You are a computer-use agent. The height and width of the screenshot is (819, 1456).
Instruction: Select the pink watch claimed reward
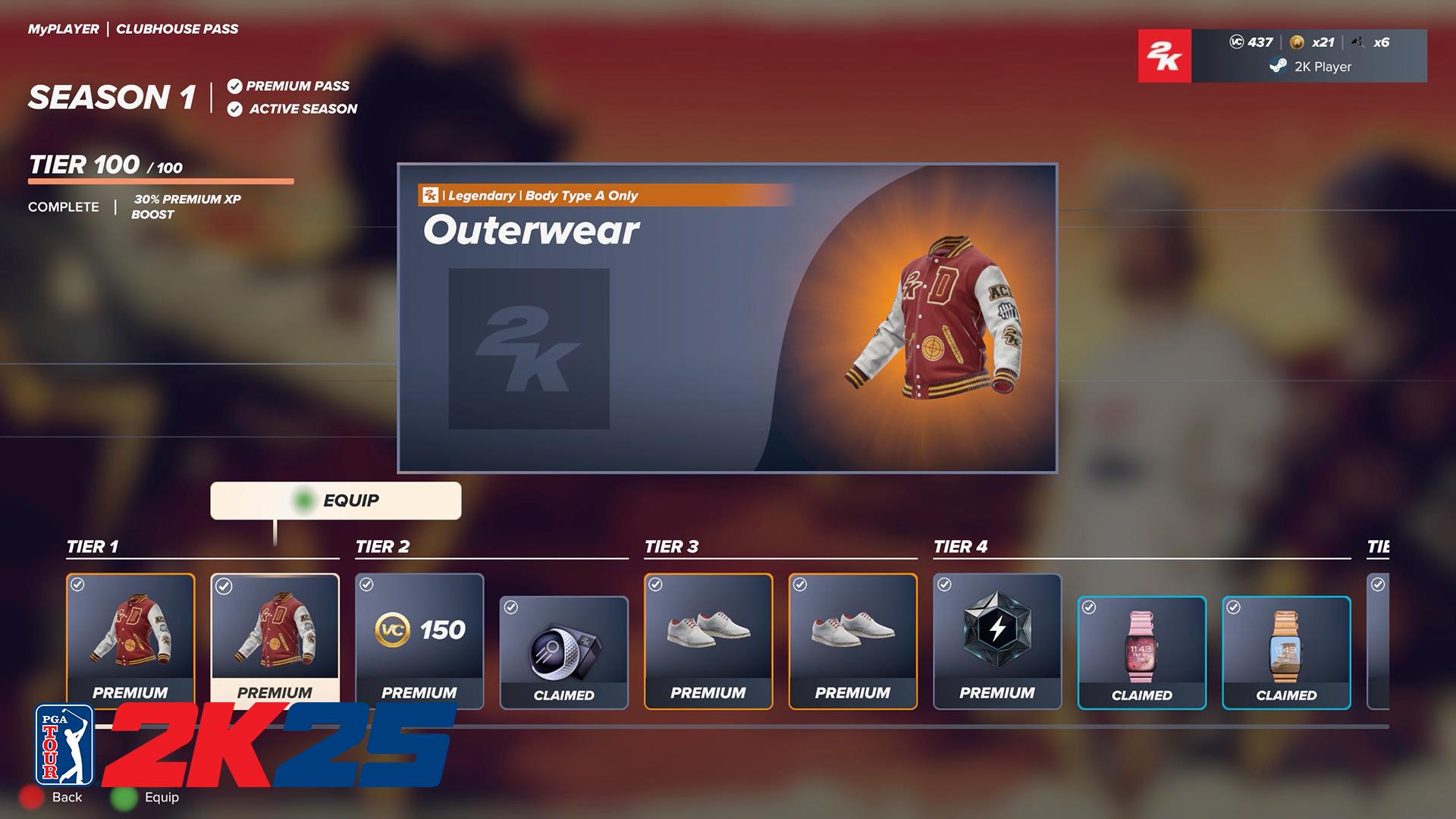[1141, 652]
